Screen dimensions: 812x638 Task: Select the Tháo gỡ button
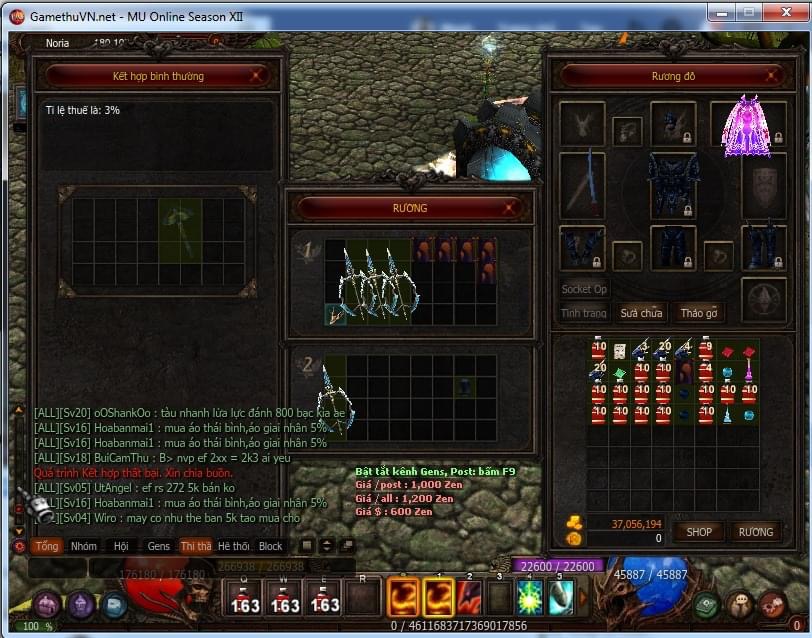(699, 313)
